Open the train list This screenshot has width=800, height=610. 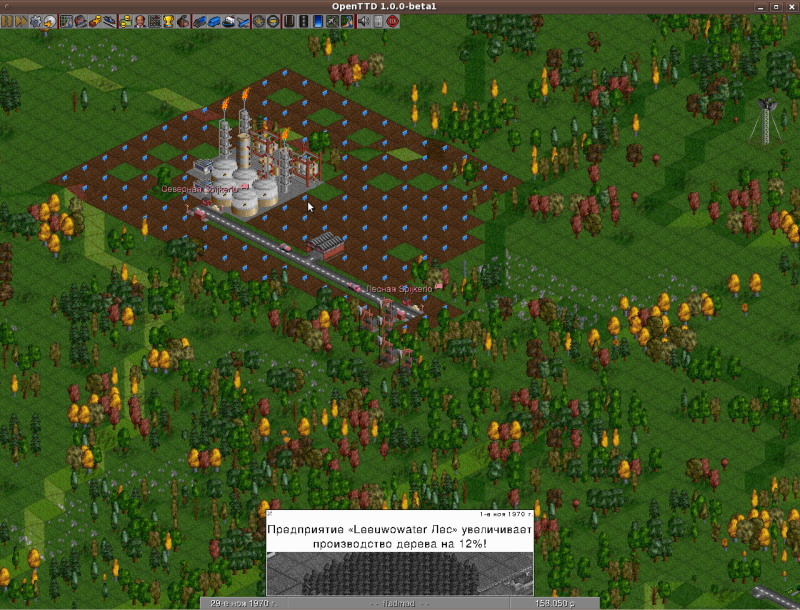tap(198, 20)
